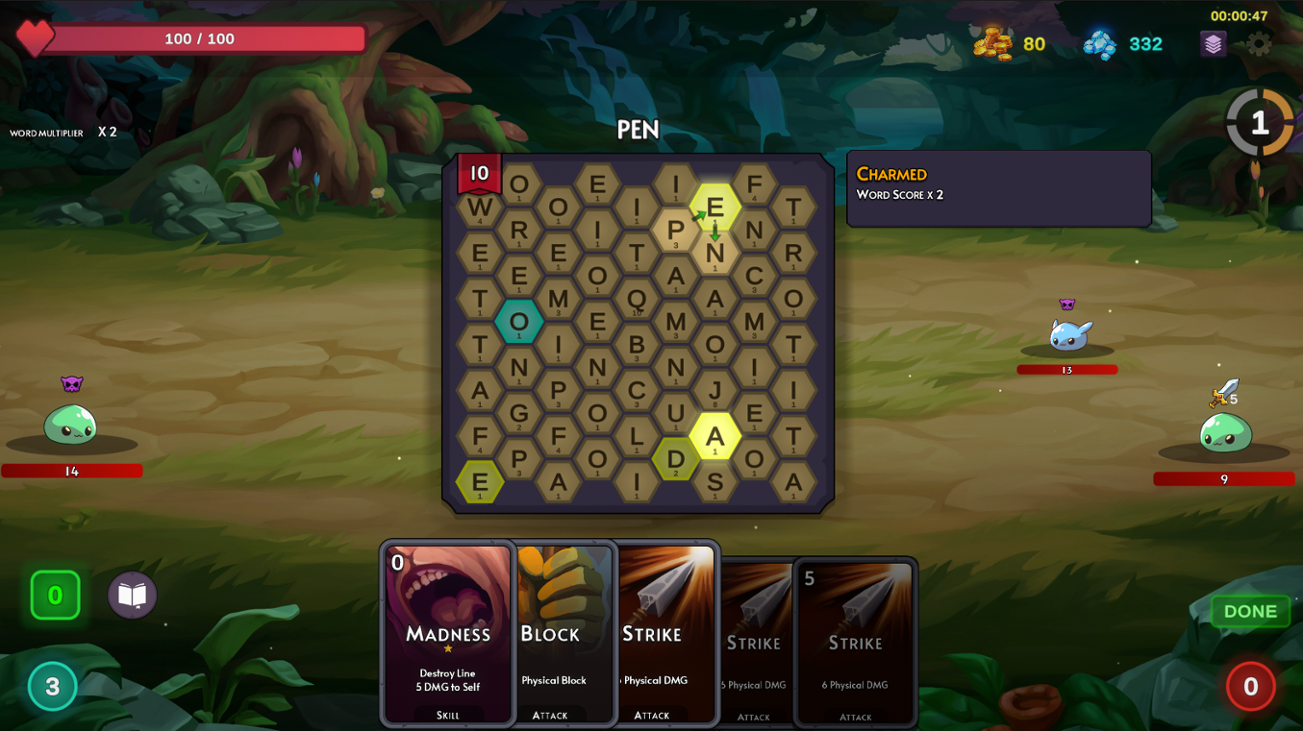Click the DONE button
This screenshot has height=731, width=1303.
click(x=1249, y=611)
